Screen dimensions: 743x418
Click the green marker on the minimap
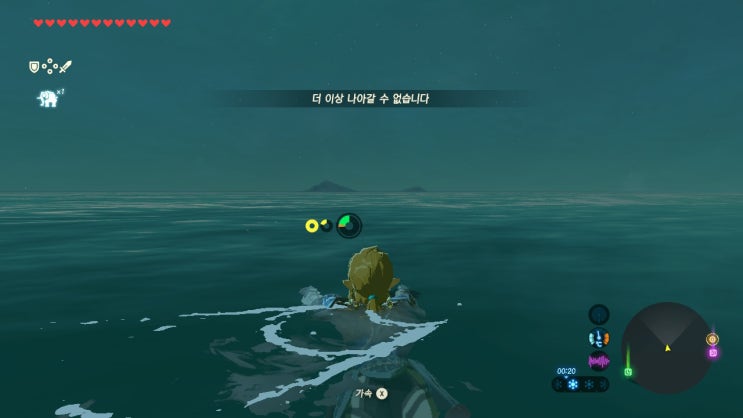point(627,371)
